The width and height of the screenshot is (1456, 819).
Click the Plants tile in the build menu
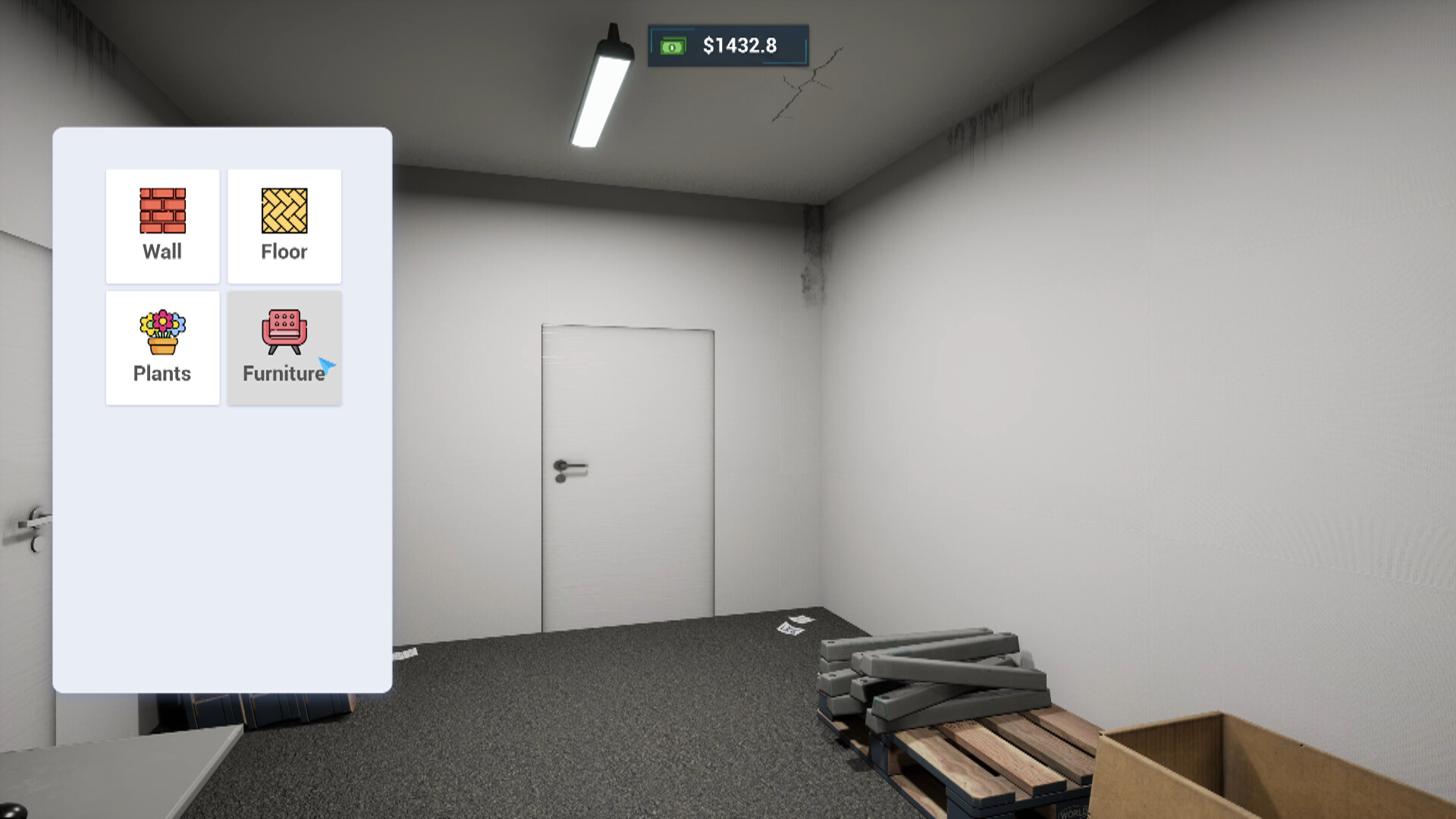(x=162, y=347)
